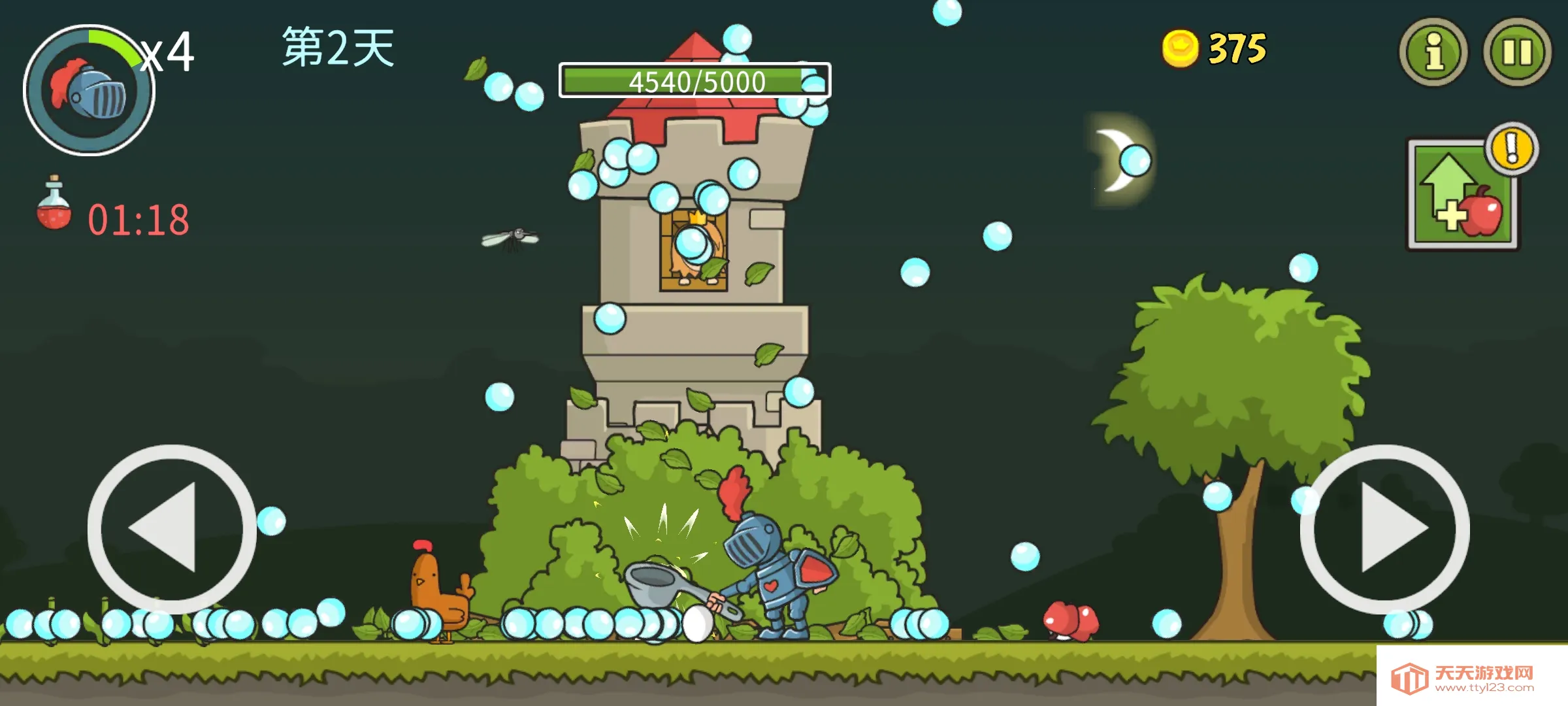
Task: Open the info button
Action: 1433,52
